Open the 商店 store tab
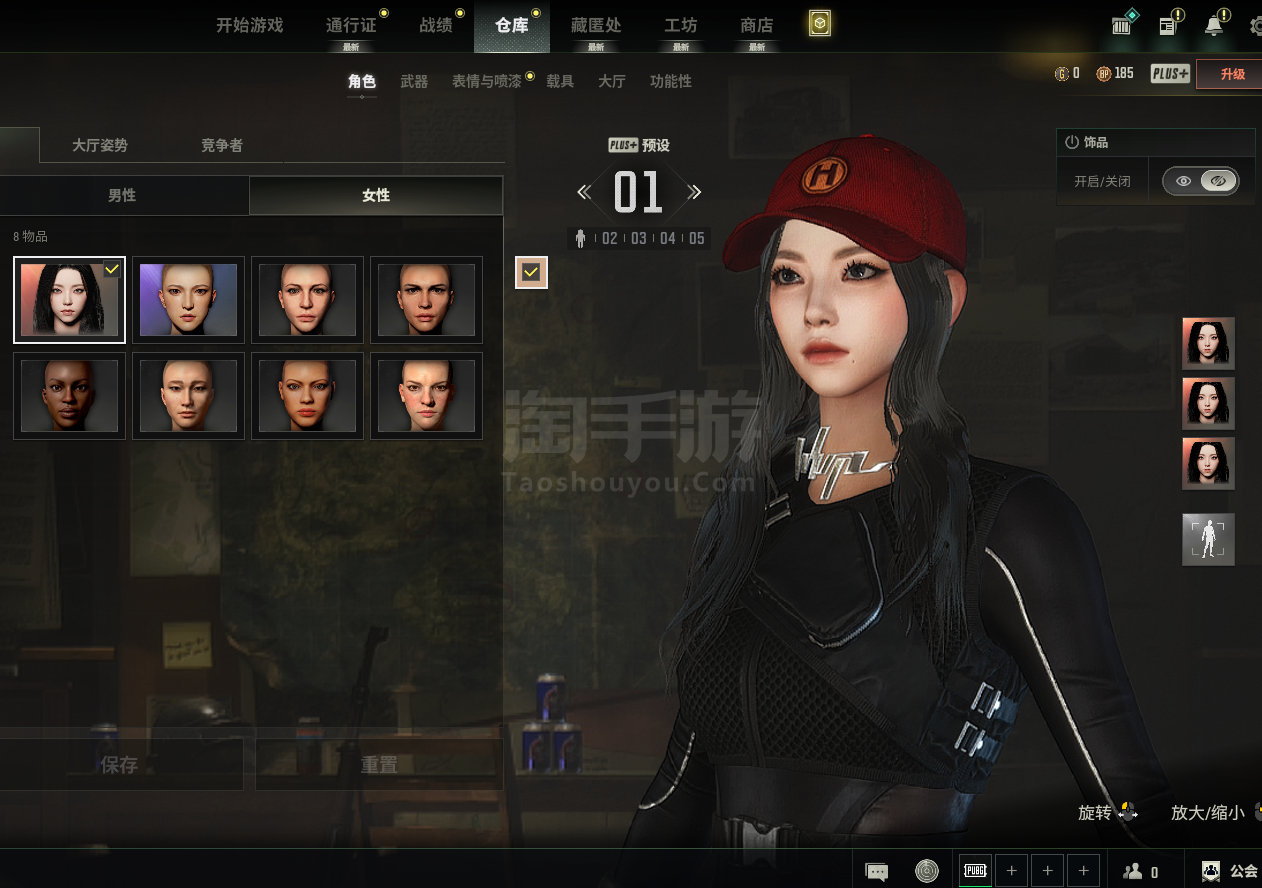 pos(757,26)
